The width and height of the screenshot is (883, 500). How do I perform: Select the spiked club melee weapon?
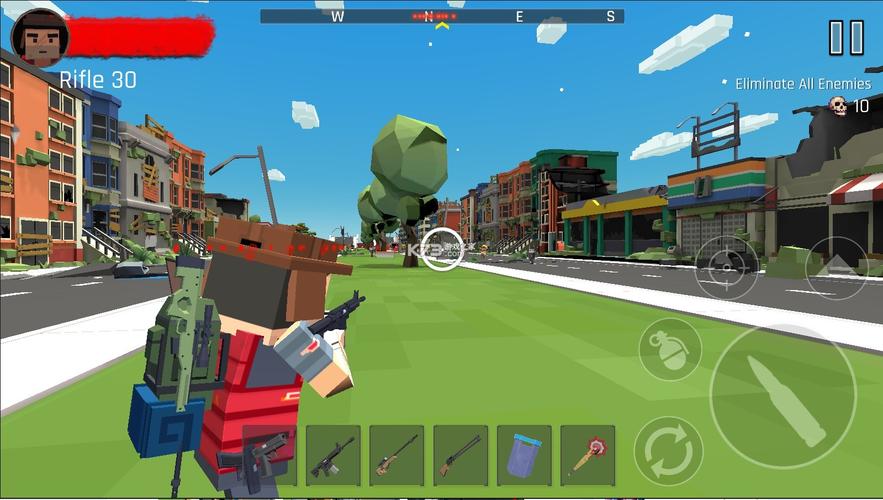point(587,455)
